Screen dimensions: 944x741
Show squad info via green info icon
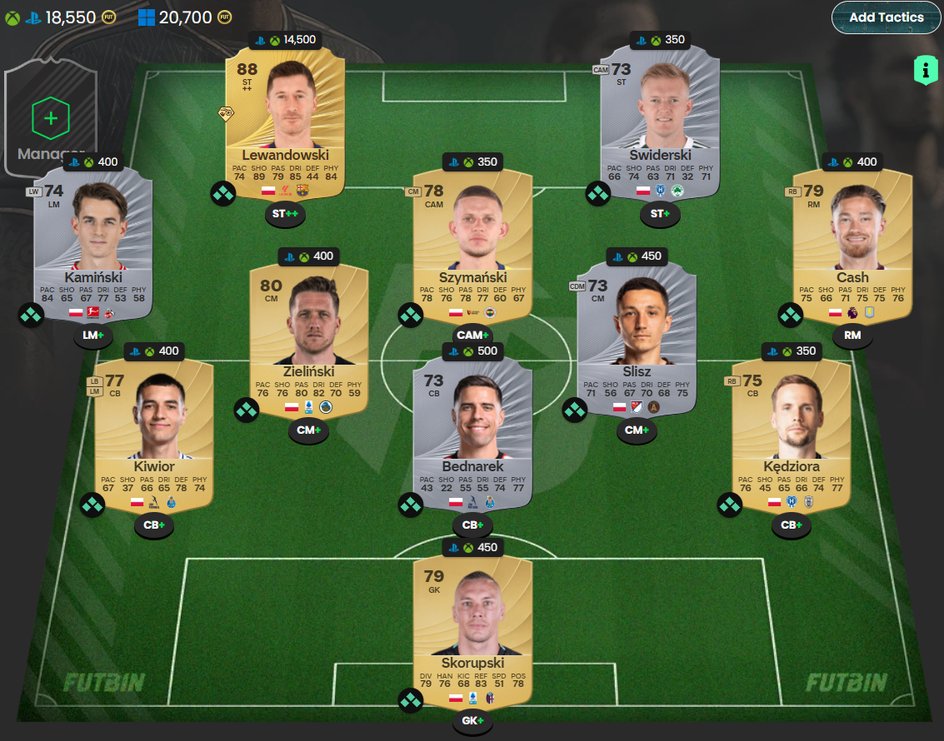click(925, 70)
